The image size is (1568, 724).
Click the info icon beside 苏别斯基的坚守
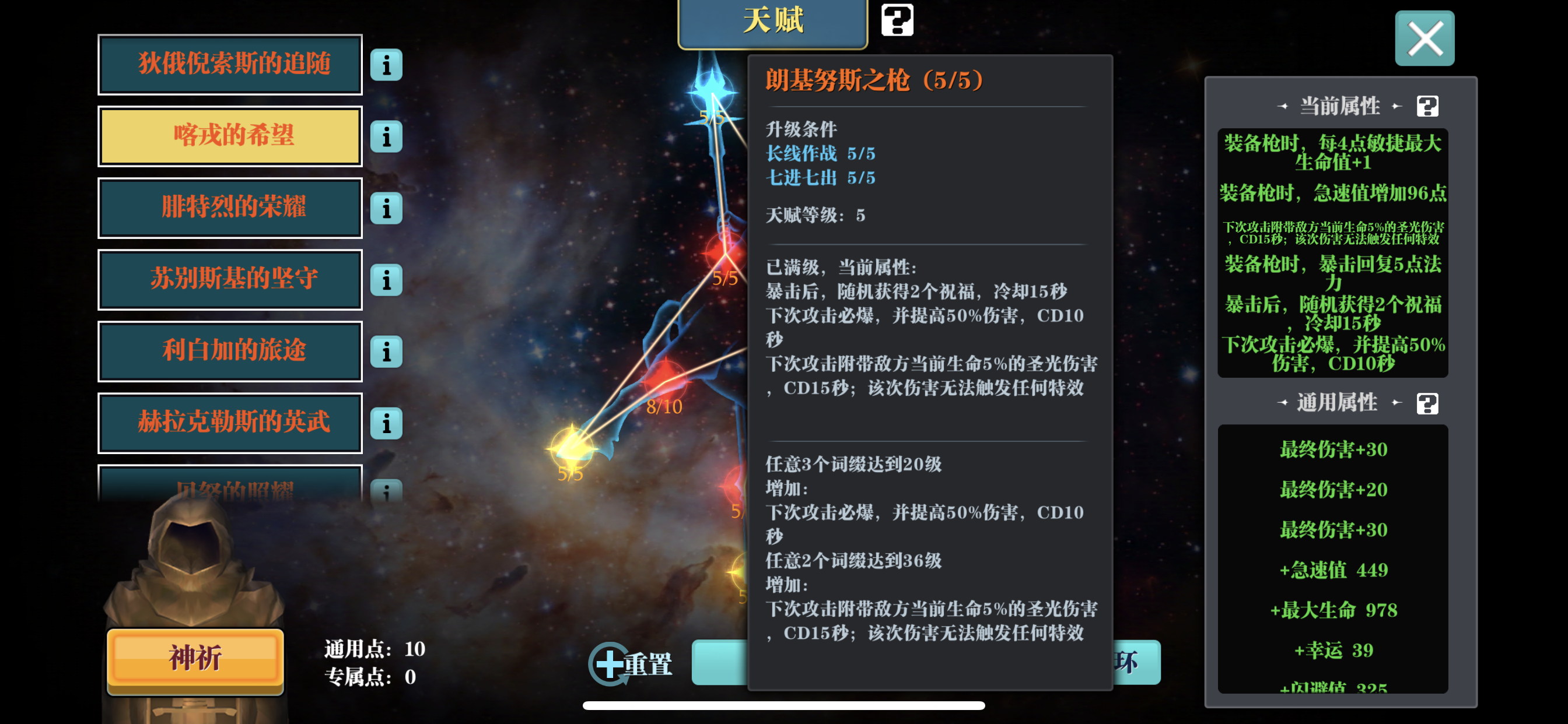(x=386, y=280)
